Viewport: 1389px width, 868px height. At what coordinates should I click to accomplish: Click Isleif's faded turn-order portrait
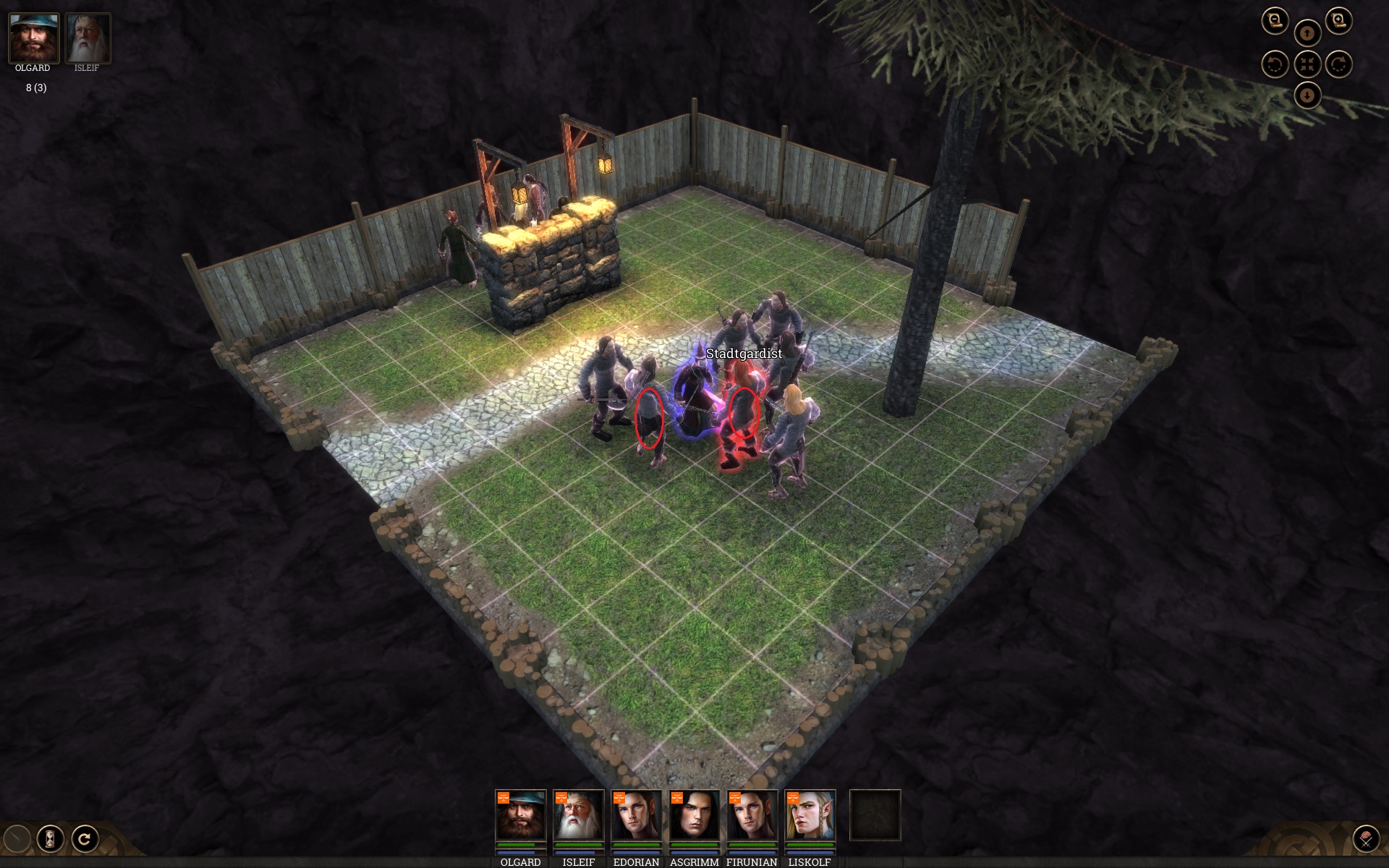[88, 38]
